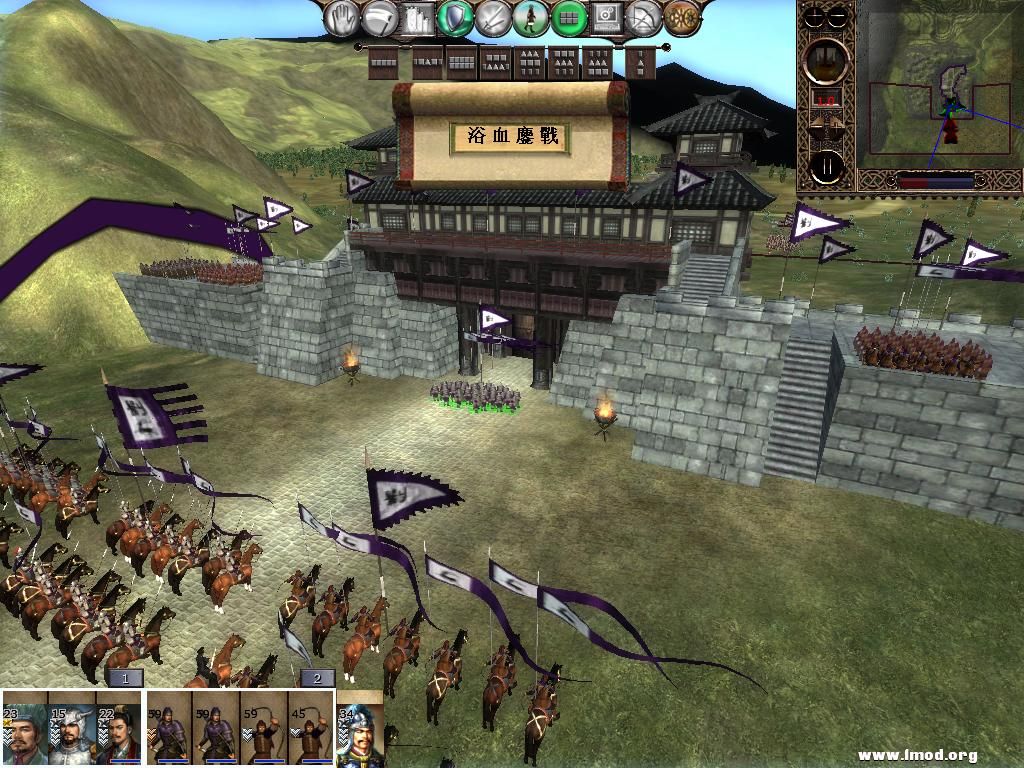Toggle the running soldier command

(531, 17)
